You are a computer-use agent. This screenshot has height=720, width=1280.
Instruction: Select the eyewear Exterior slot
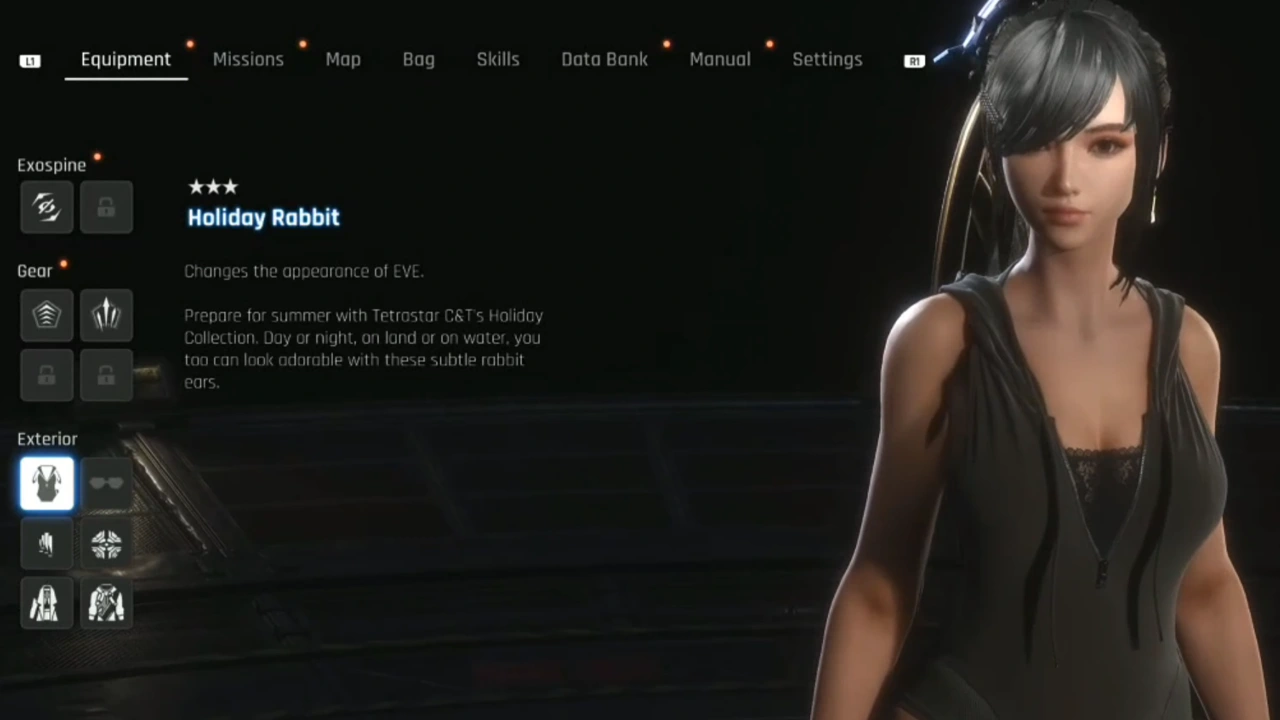pyautogui.click(x=106, y=483)
